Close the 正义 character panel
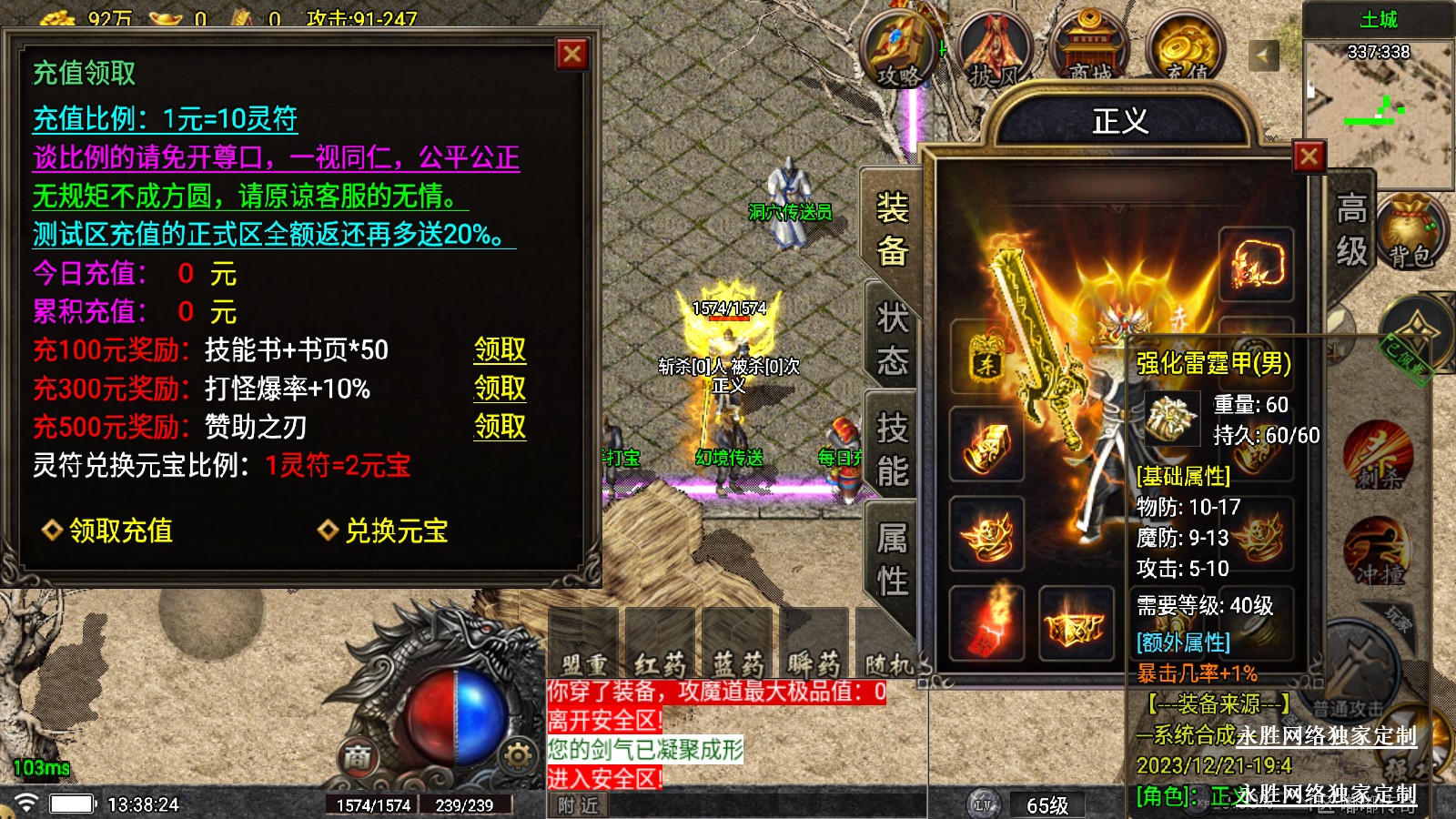 [1309, 157]
